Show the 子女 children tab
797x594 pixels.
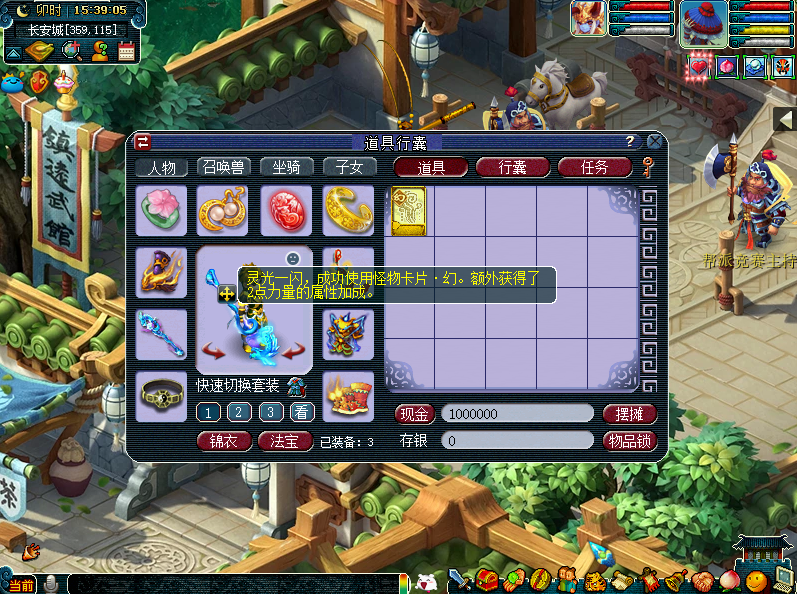348,167
